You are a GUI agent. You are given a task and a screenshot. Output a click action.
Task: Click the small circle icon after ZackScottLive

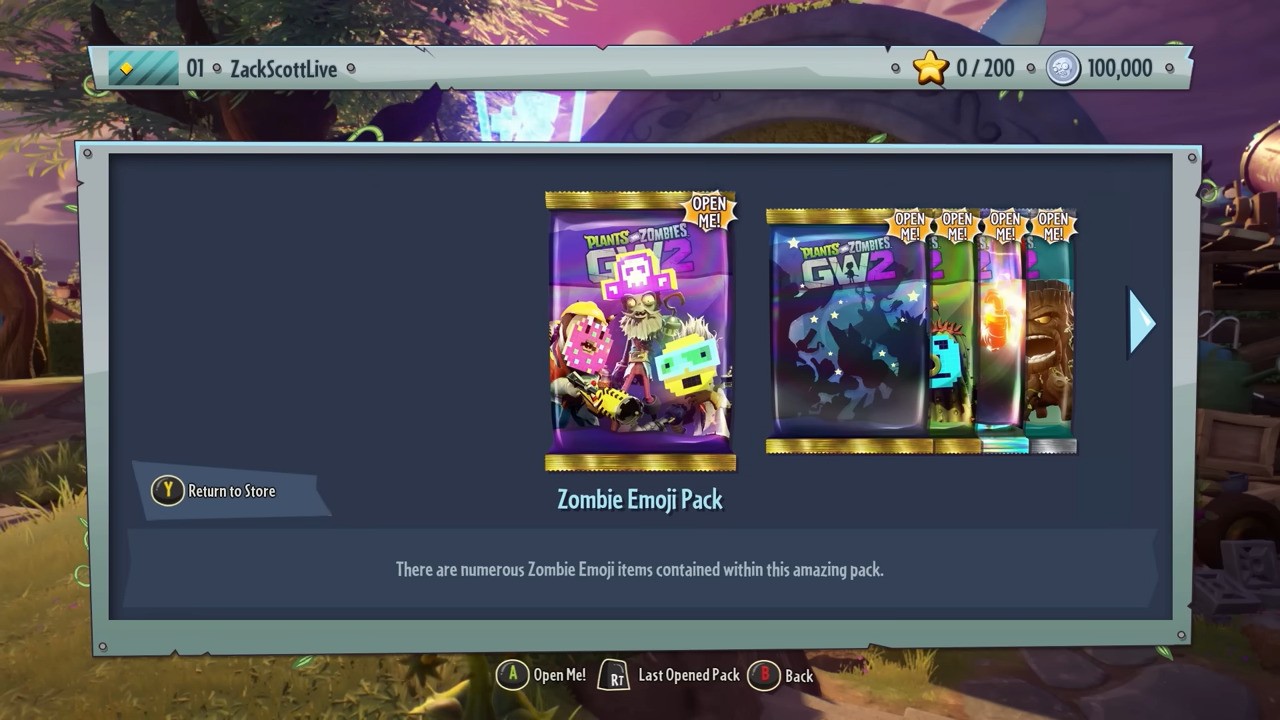click(x=350, y=69)
